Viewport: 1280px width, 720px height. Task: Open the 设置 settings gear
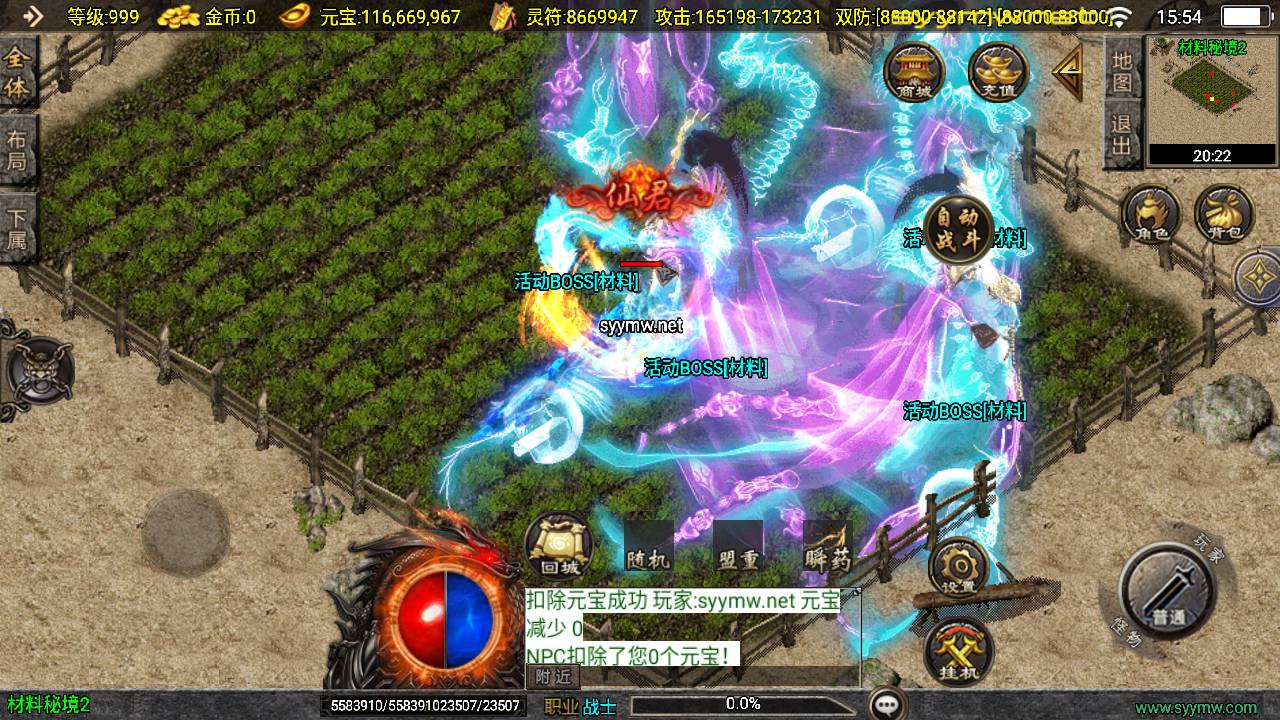tap(958, 567)
